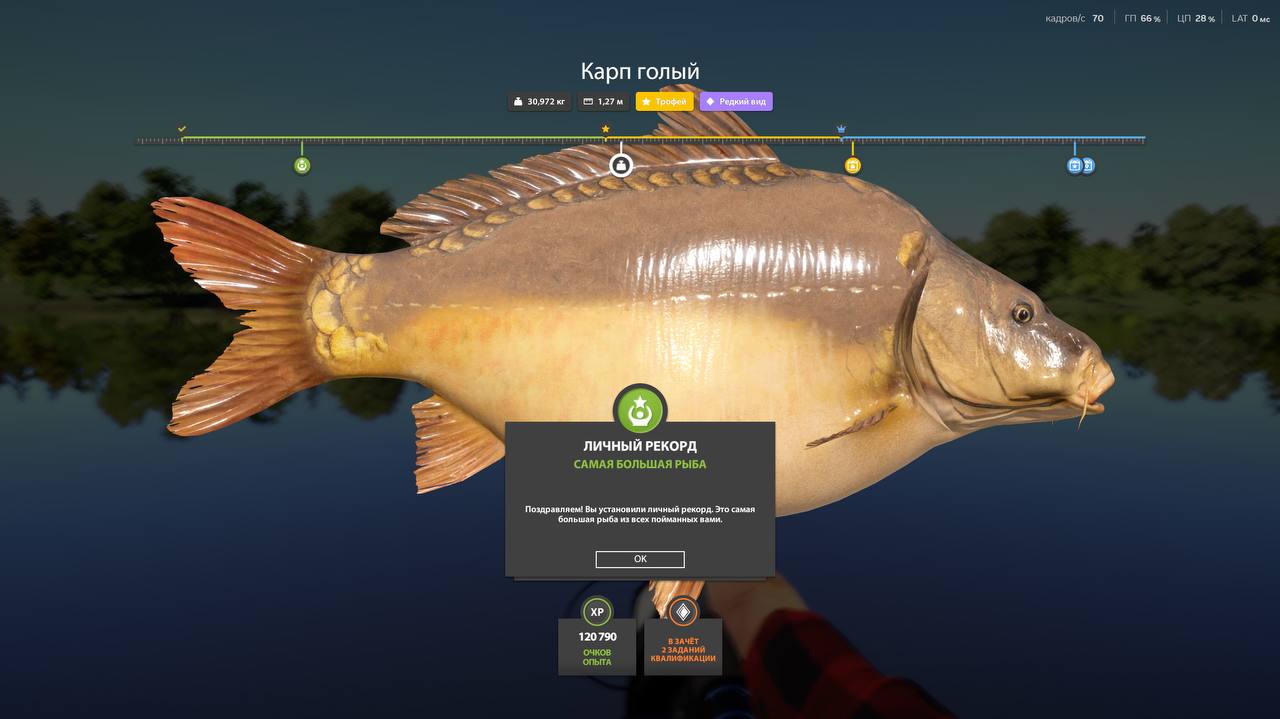Click the green personal record medal icon
This screenshot has width=1280, height=719.
[x=640, y=410]
